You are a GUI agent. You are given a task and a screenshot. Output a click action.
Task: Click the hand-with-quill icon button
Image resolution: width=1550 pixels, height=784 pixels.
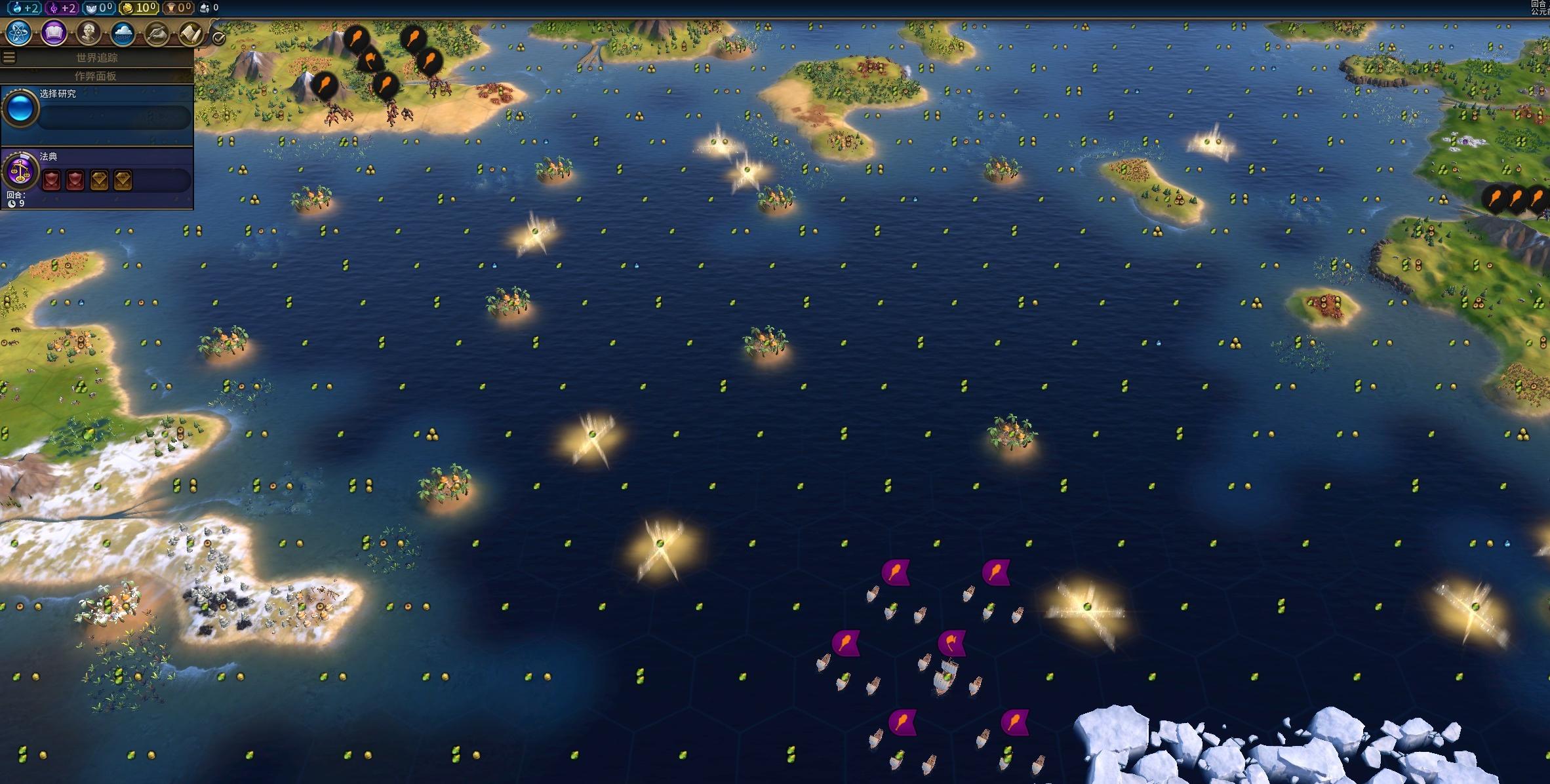click(x=157, y=33)
